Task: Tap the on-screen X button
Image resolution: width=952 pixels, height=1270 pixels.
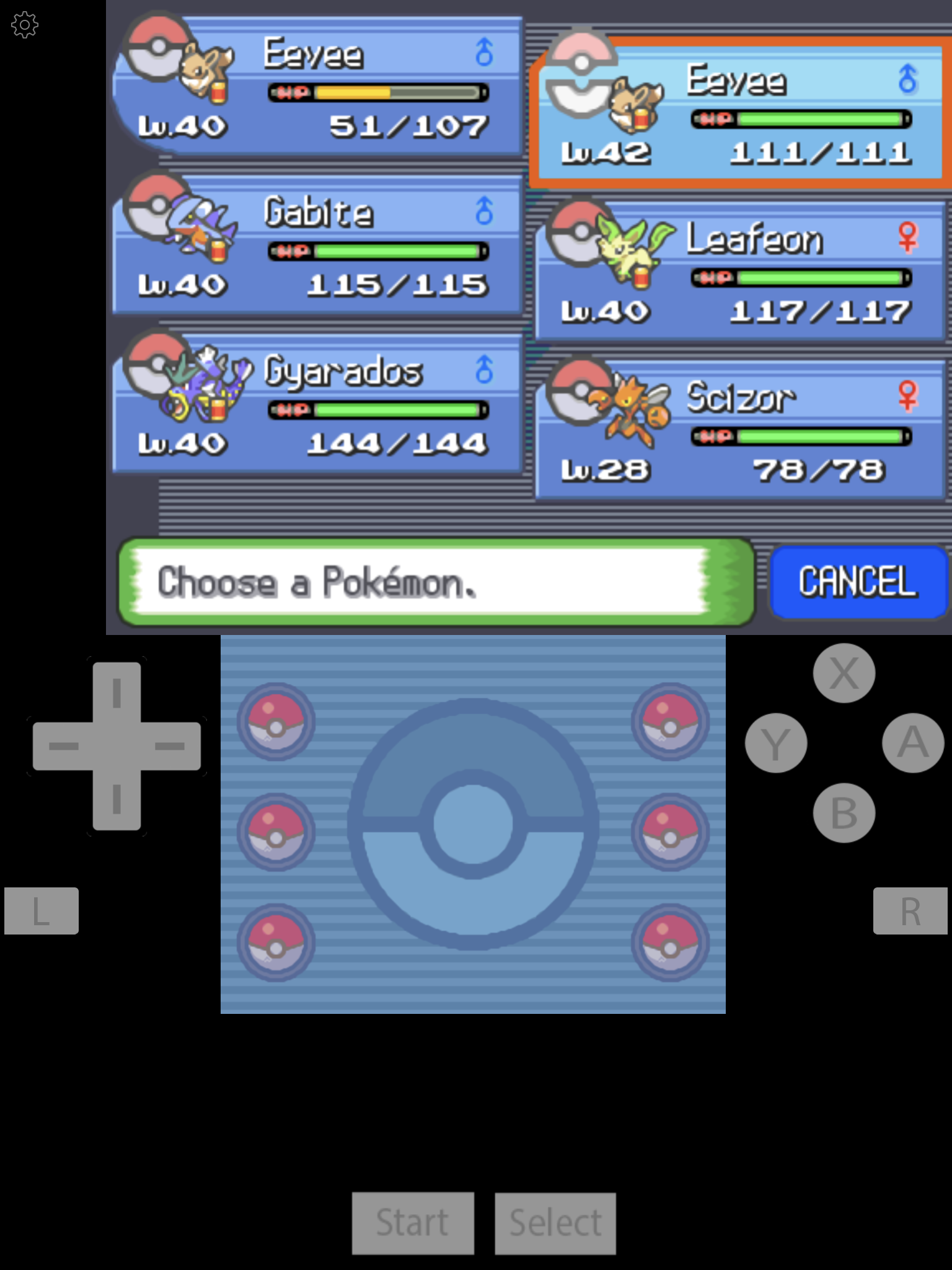Action: [x=844, y=673]
